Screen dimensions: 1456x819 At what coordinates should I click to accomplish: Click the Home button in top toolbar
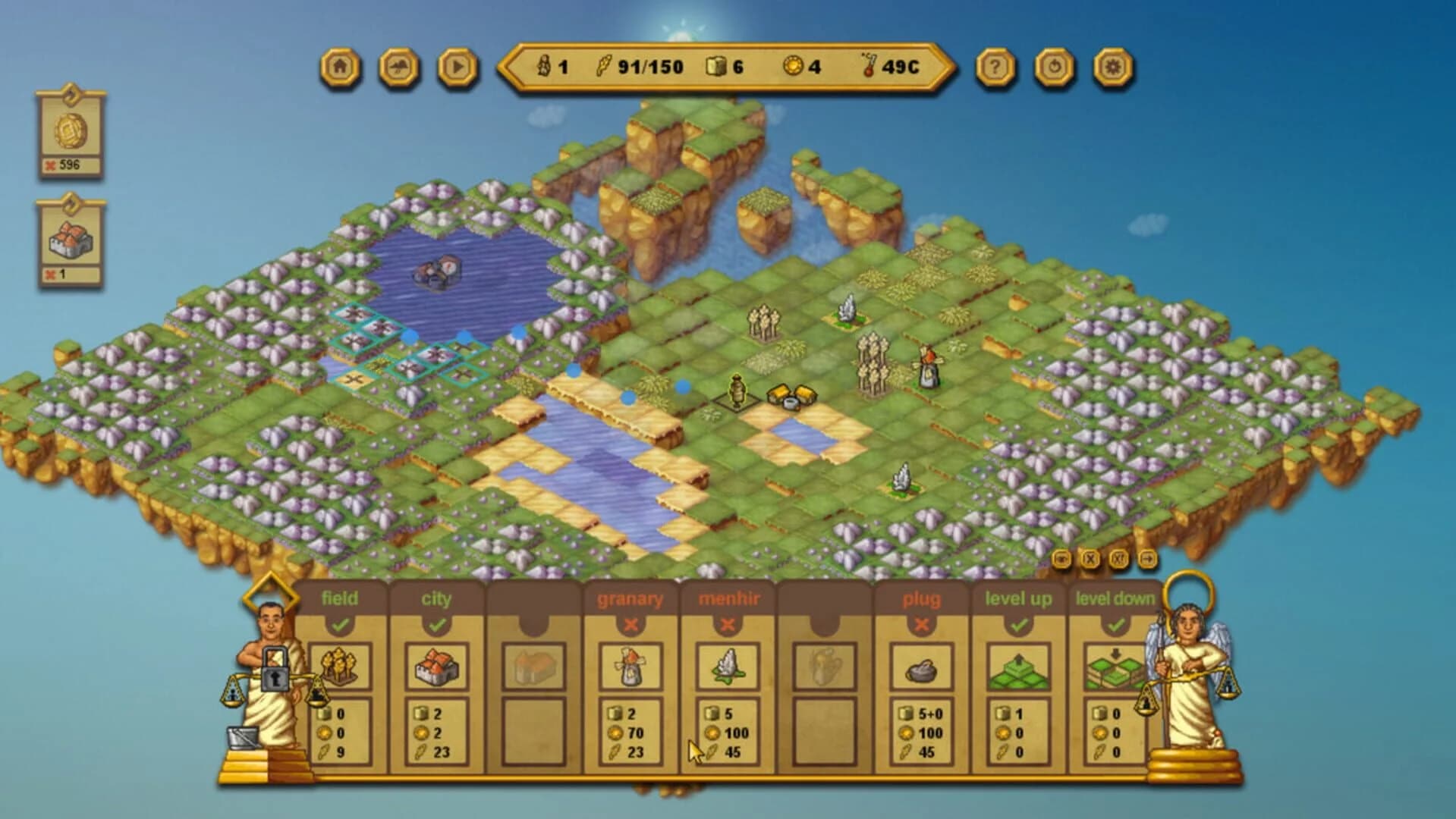[x=341, y=67]
